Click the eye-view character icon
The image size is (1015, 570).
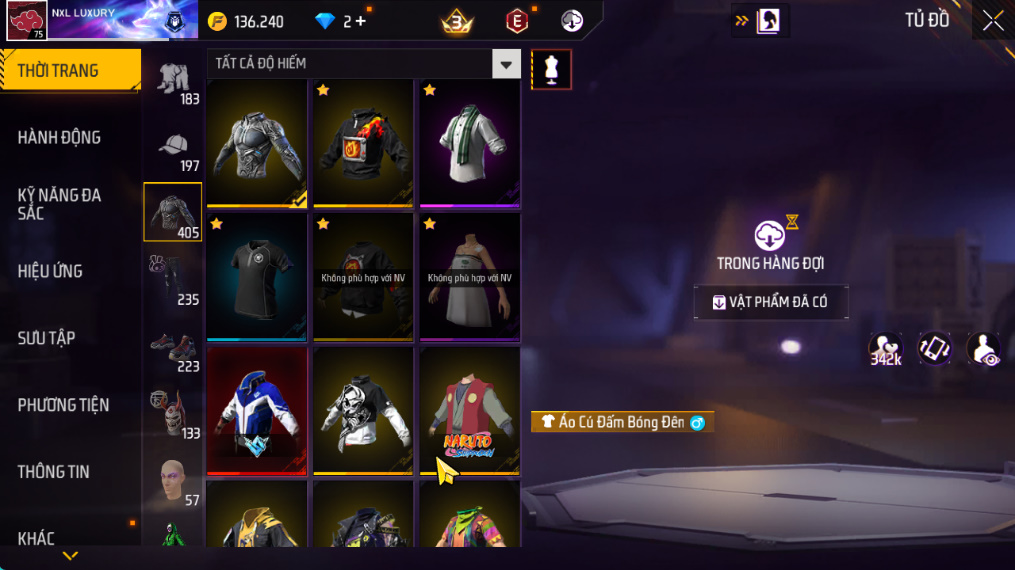tap(984, 349)
